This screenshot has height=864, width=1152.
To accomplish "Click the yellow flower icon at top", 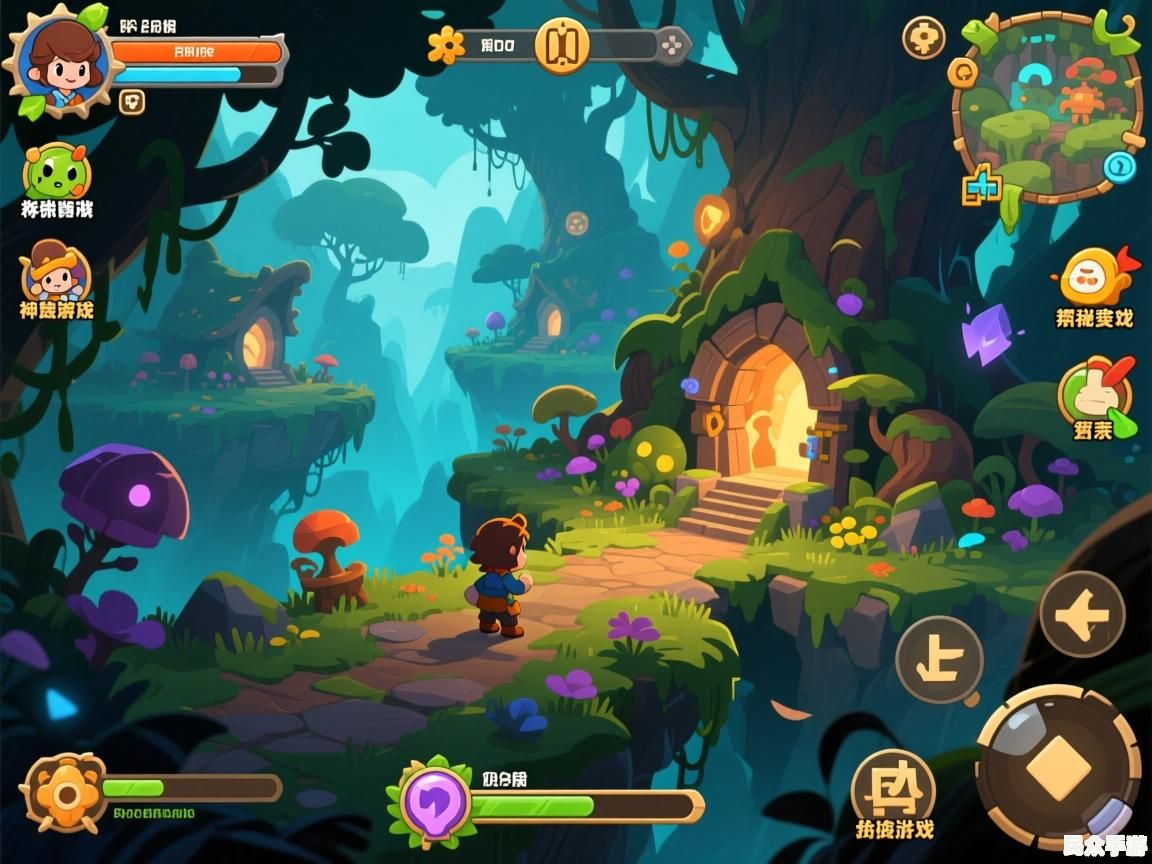I will coord(446,45).
